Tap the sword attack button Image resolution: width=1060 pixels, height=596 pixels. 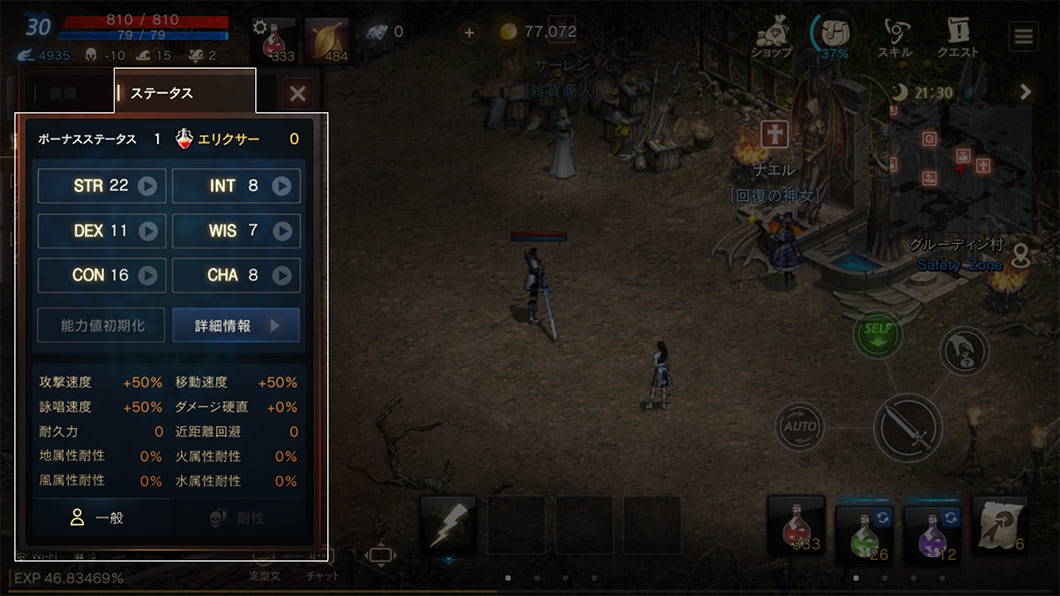(x=908, y=427)
